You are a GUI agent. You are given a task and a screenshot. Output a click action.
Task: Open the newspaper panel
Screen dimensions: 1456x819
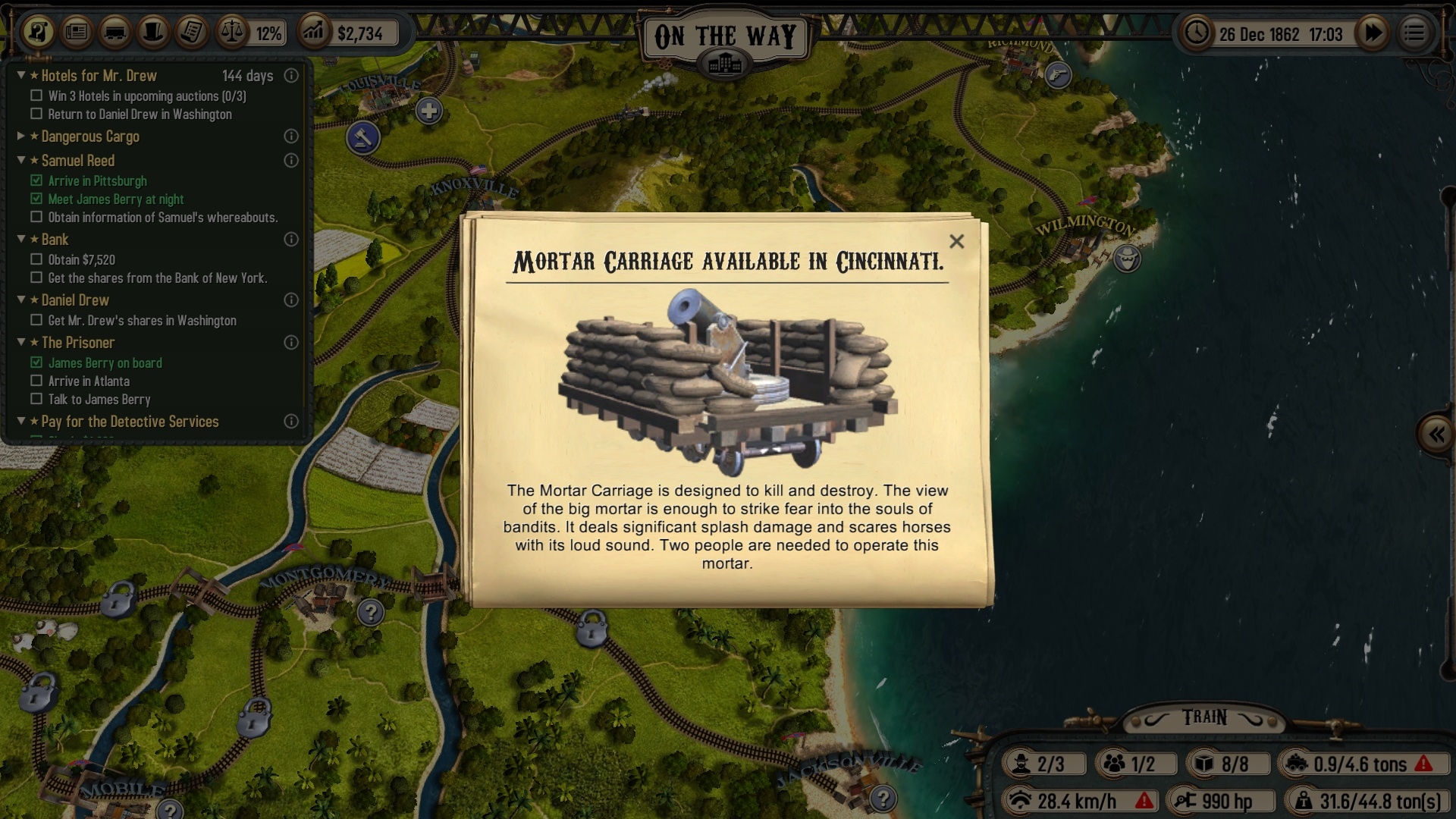pos(77,33)
